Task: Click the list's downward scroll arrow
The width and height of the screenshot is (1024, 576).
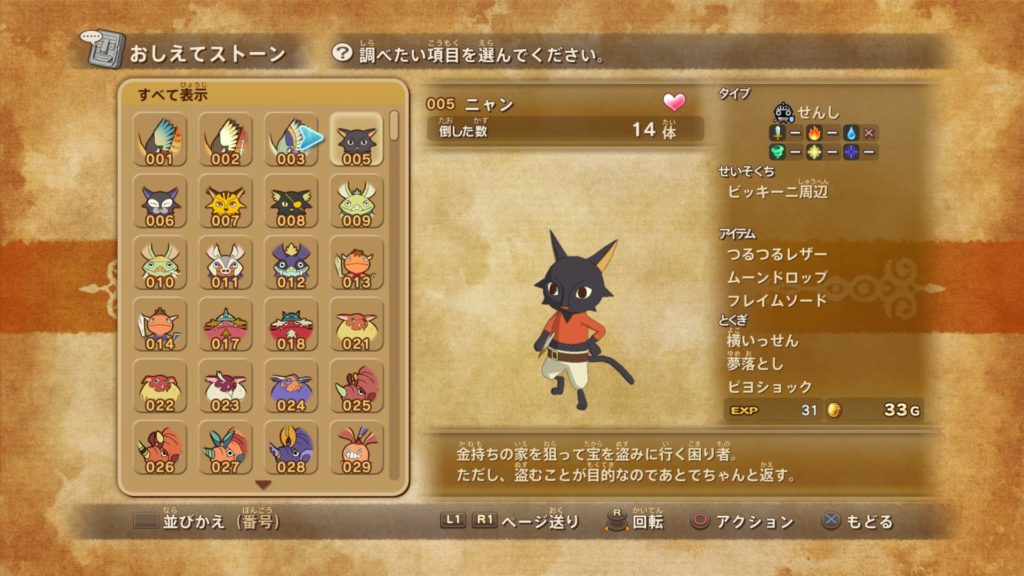Action: (264, 485)
